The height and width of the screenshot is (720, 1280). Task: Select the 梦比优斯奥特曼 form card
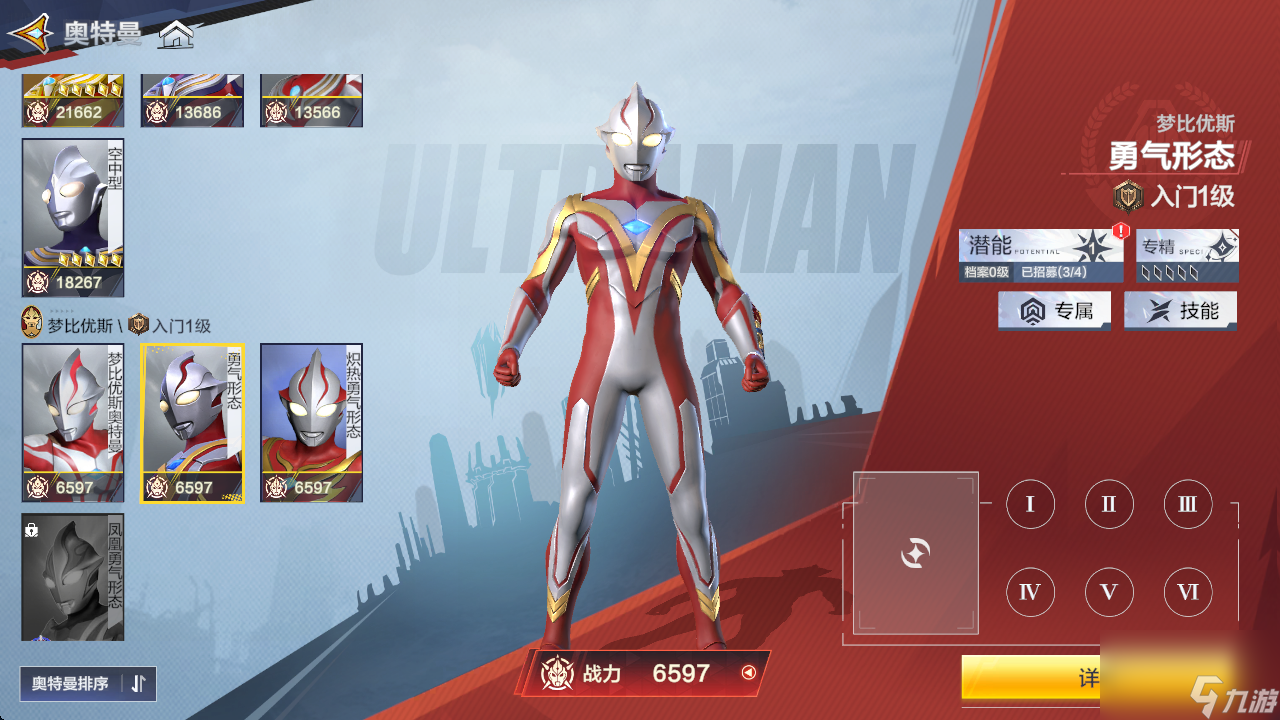(73, 422)
